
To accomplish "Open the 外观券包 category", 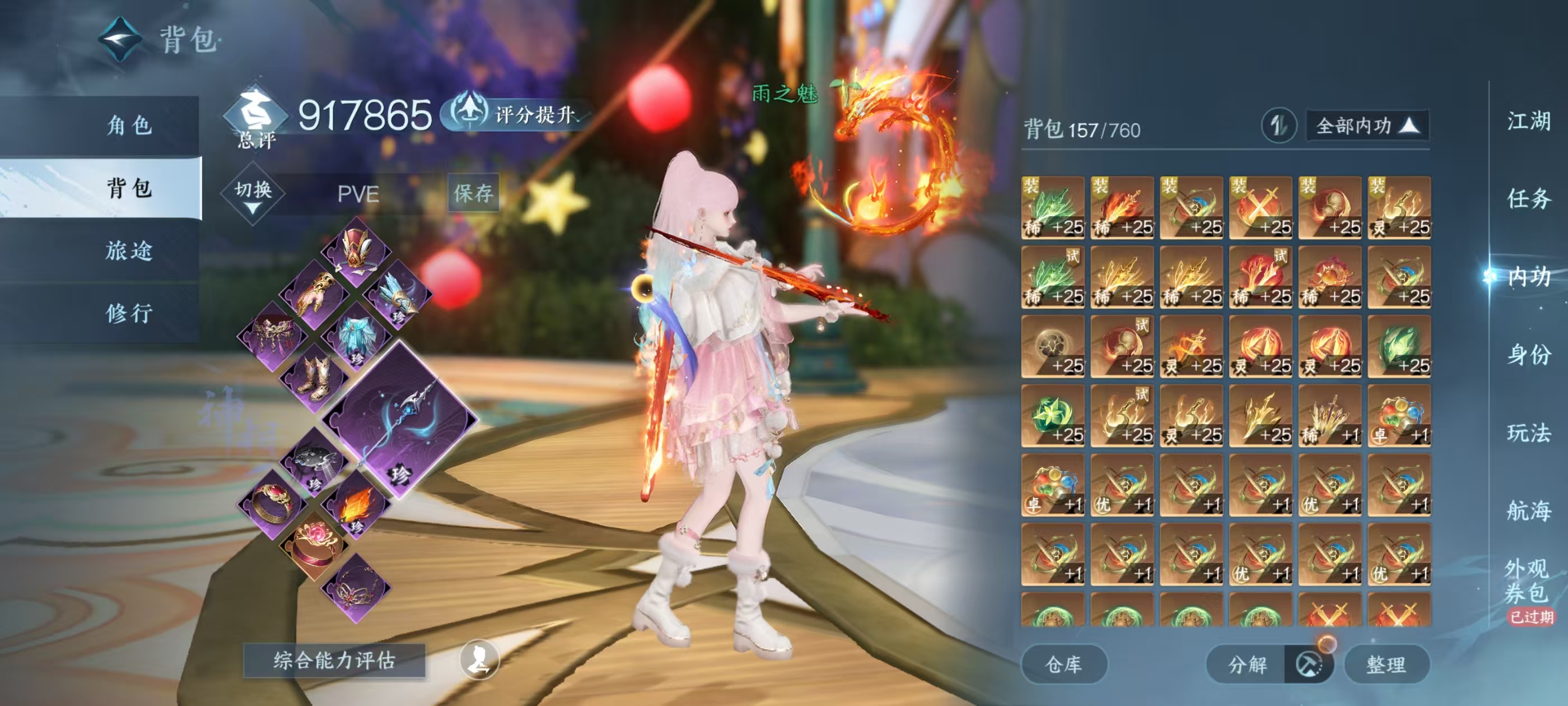I will click(x=1527, y=581).
